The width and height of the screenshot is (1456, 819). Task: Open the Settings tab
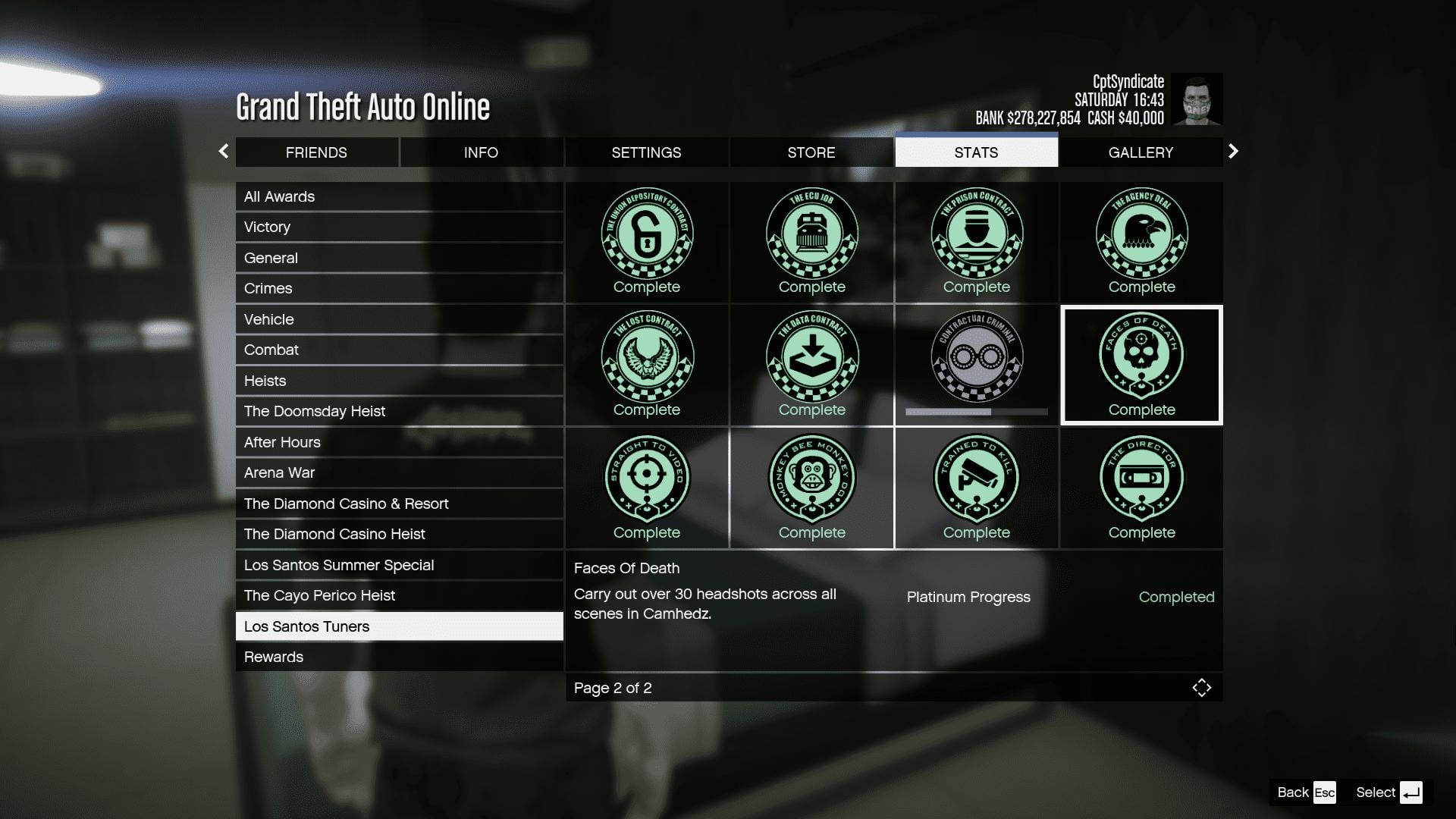tap(646, 152)
